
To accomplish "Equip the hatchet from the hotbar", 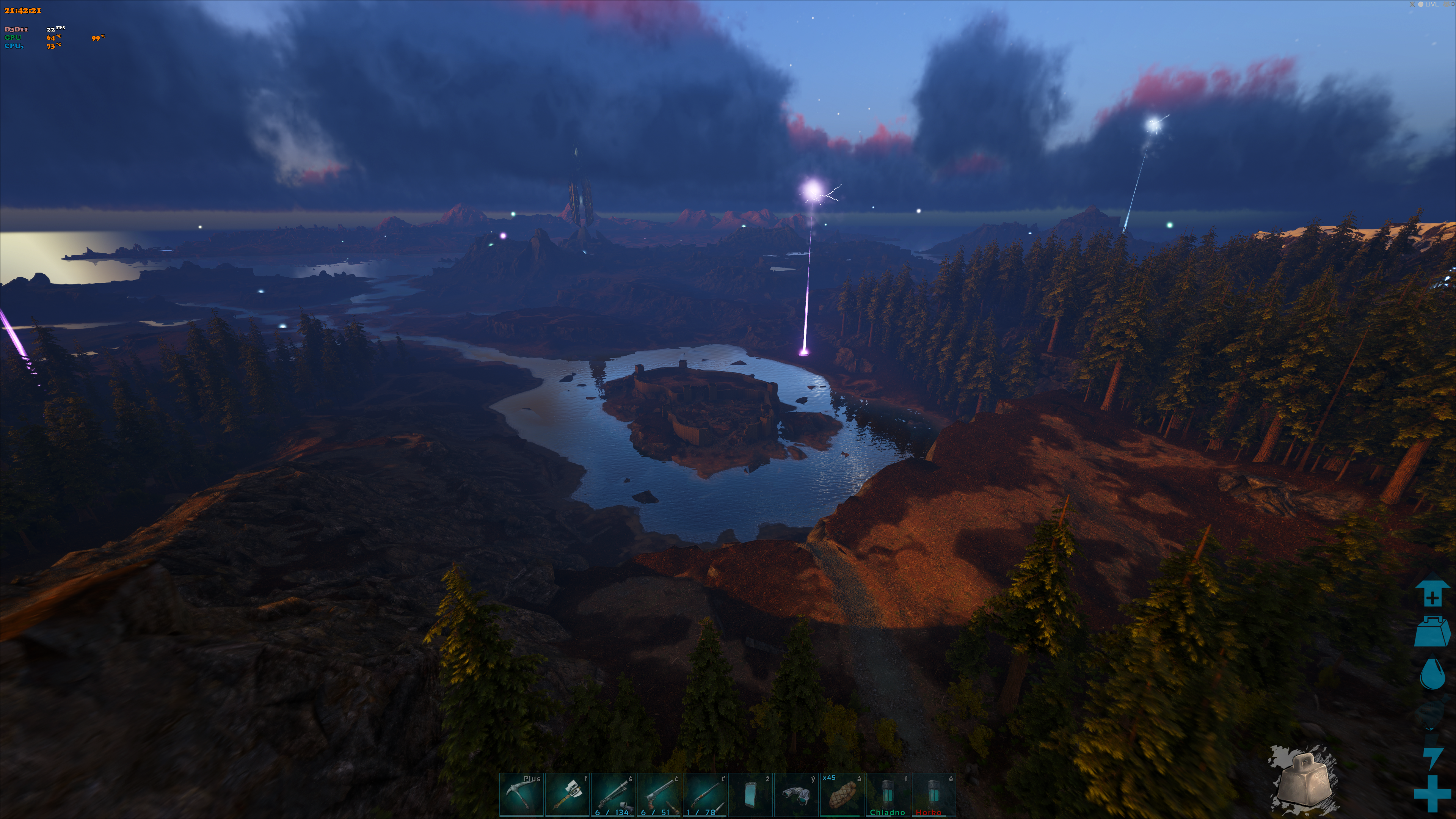I will [x=567, y=795].
